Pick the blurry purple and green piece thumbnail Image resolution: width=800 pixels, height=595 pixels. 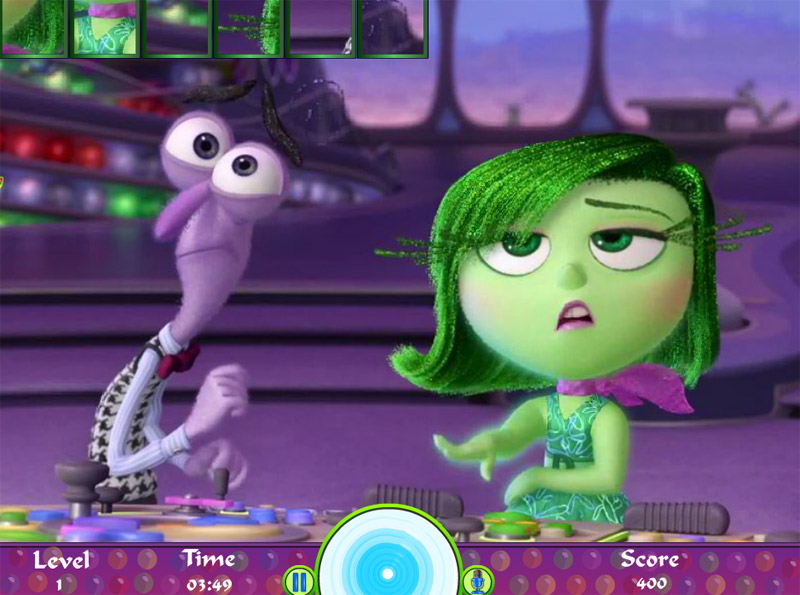pos(177,27)
